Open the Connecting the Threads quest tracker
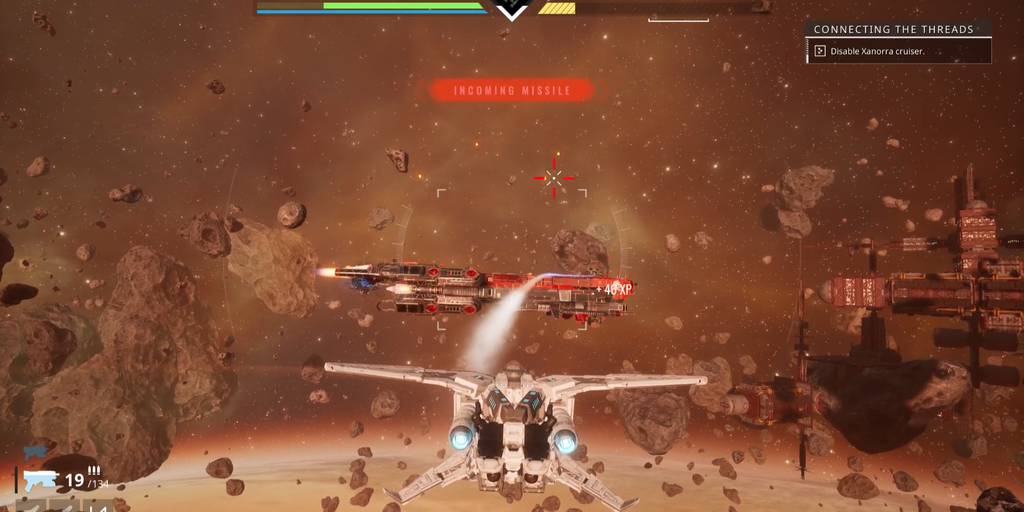Image resolution: width=1024 pixels, height=512 pixels. 893,29
